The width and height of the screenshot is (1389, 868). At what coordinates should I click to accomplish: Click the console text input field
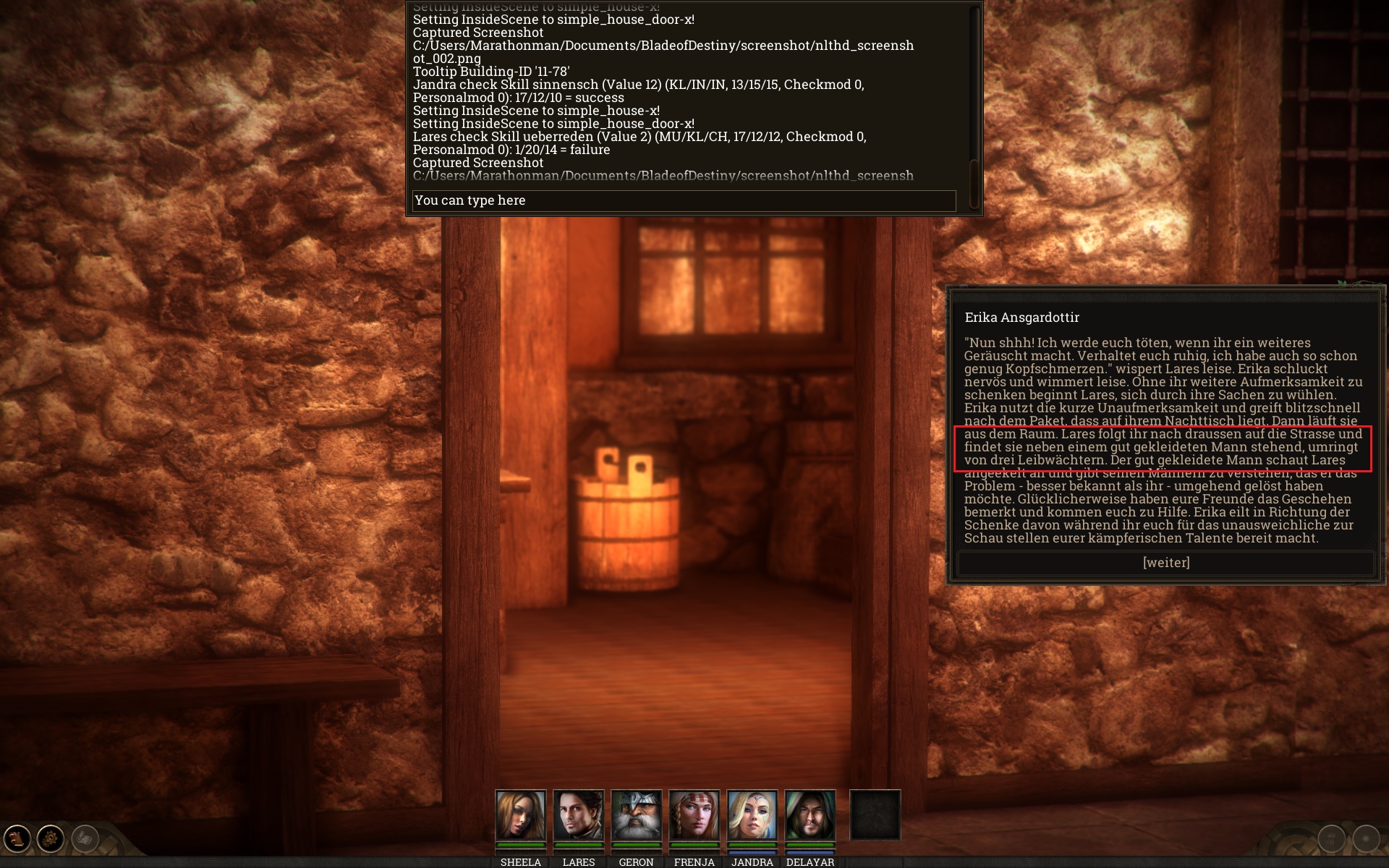coord(684,200)
